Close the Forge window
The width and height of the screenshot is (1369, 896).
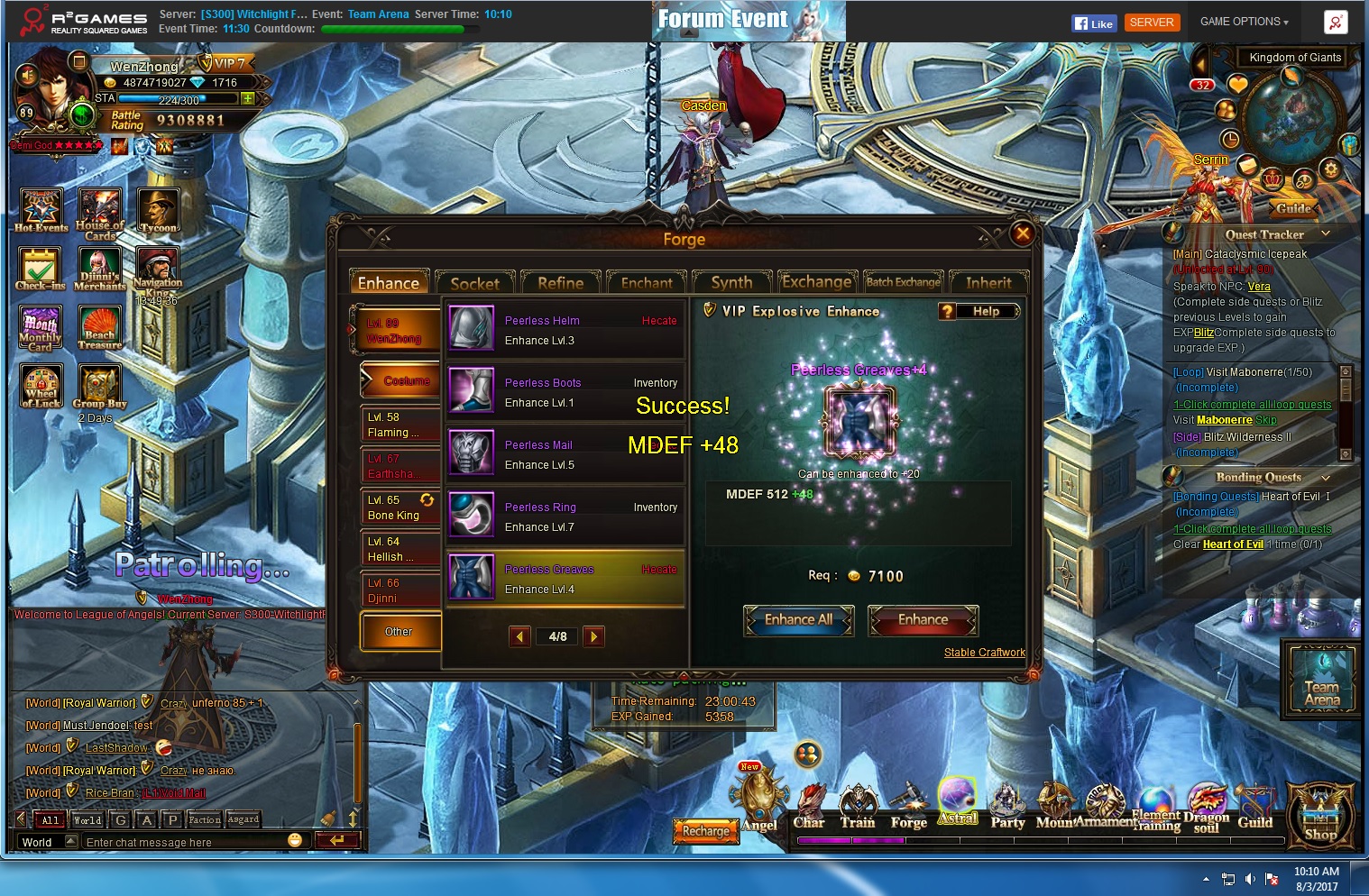pyautogui.click(x=1022, y=234)
